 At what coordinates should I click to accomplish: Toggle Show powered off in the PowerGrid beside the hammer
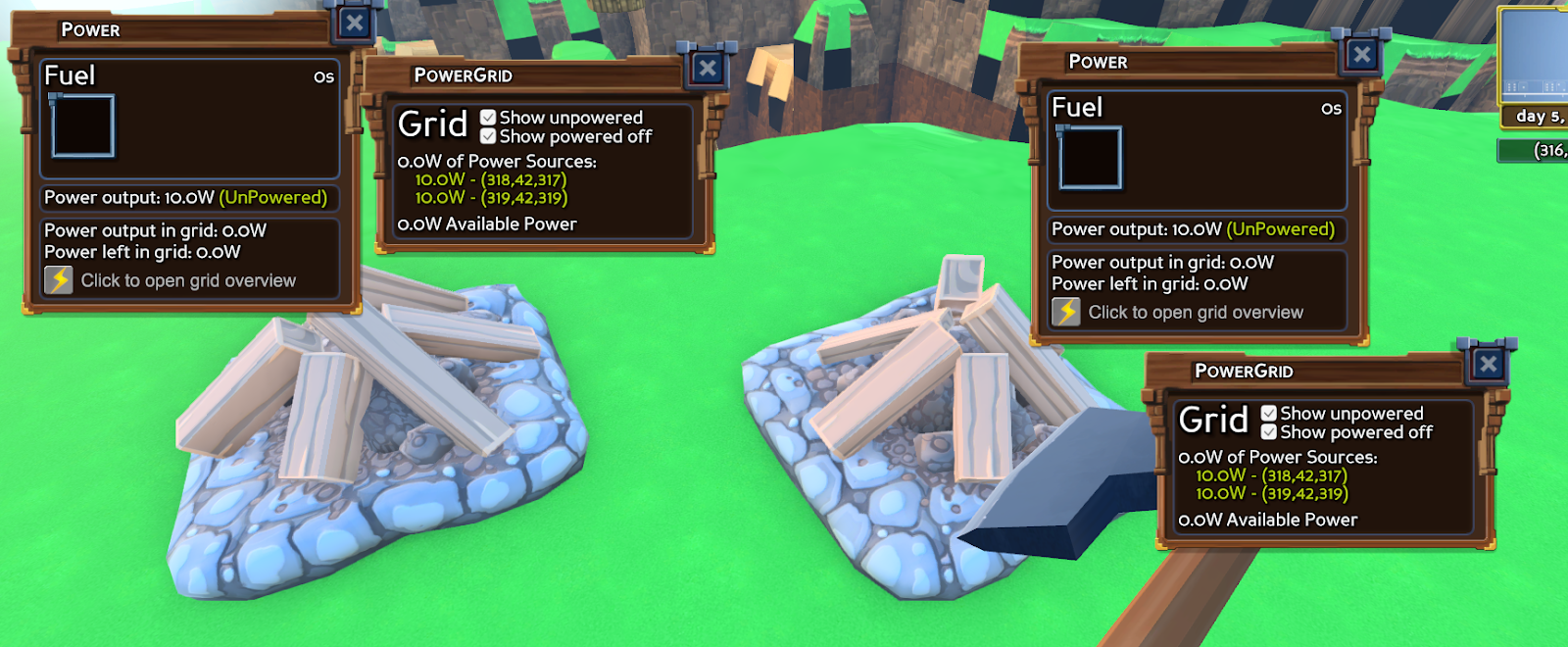click(1269, 432)
